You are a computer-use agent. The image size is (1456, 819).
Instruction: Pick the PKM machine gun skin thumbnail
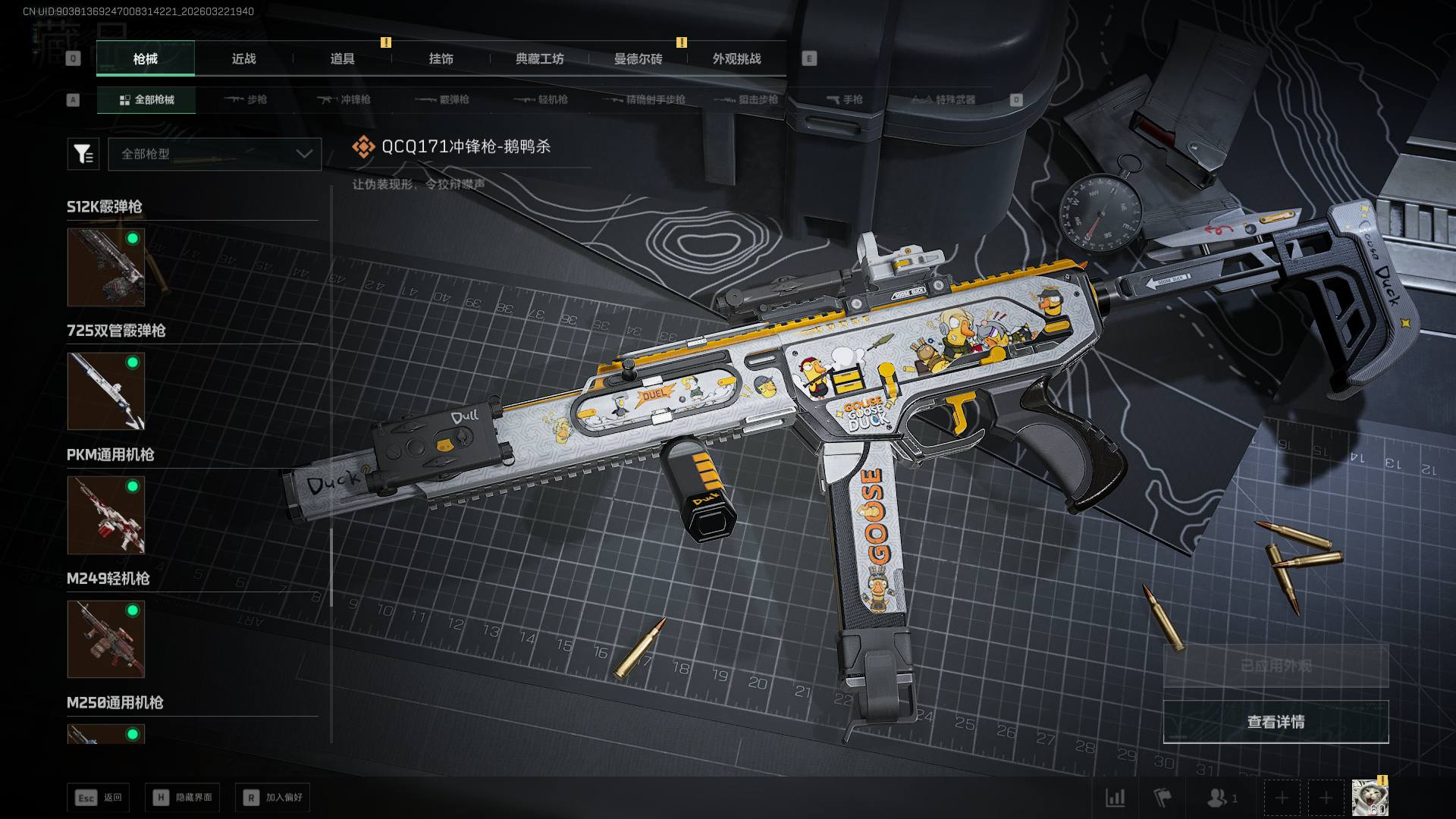106,515
